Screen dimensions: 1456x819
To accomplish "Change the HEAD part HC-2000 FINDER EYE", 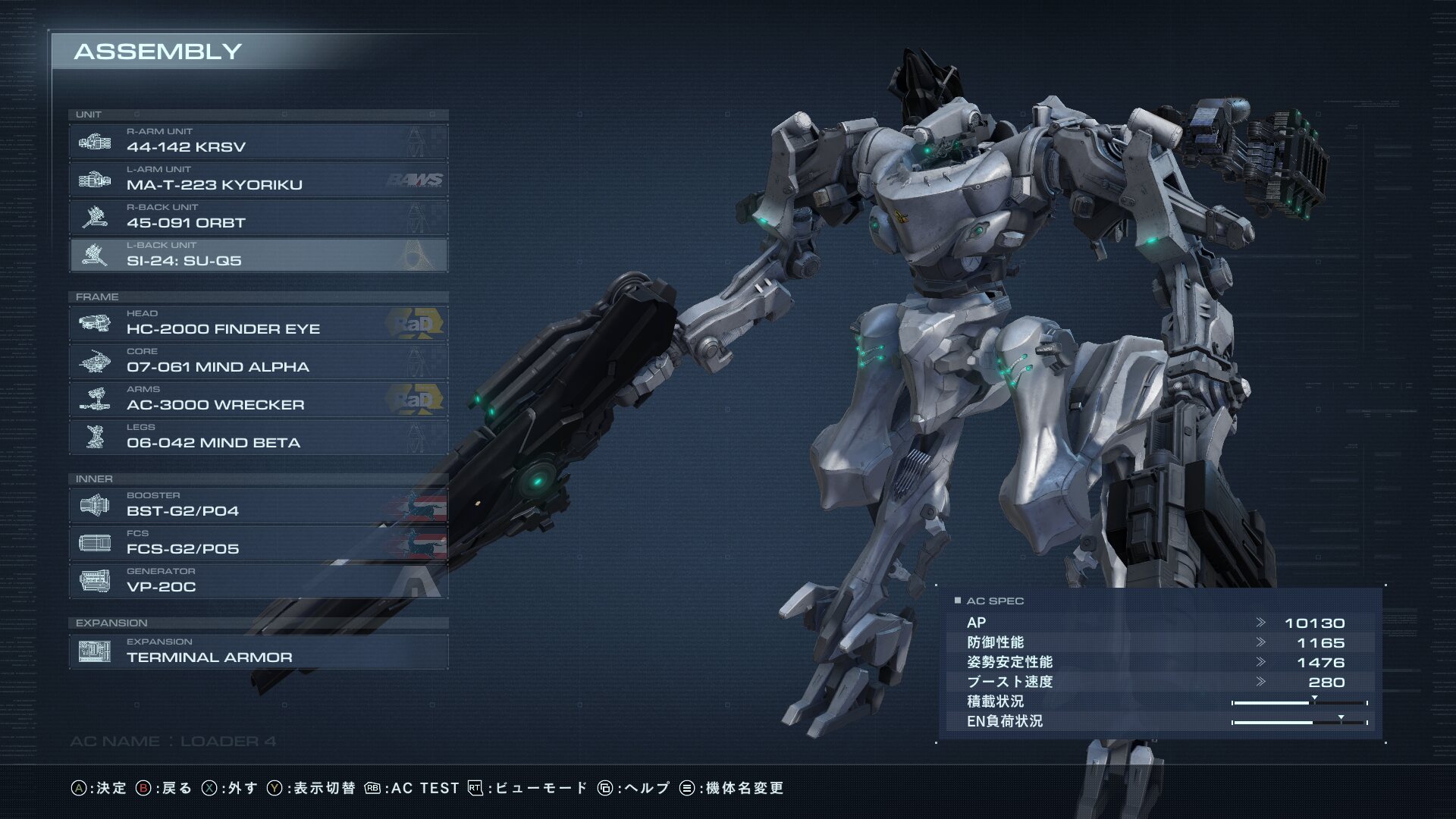I will click(x=258, y=323).
